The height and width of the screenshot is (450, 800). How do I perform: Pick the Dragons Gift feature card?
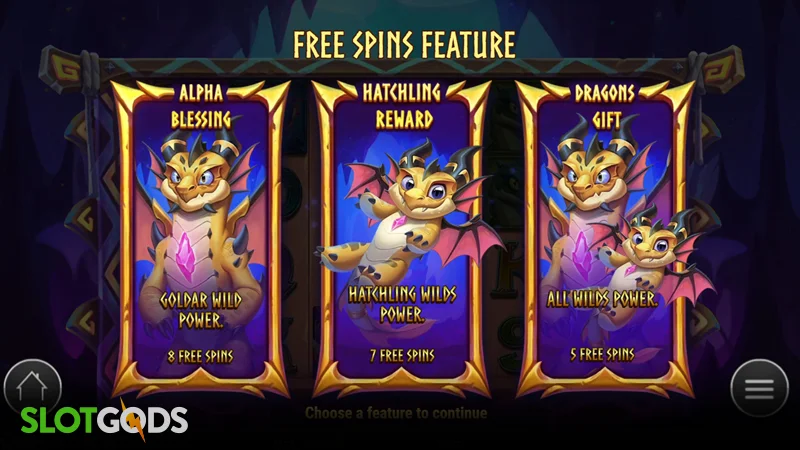pos(607,235)
